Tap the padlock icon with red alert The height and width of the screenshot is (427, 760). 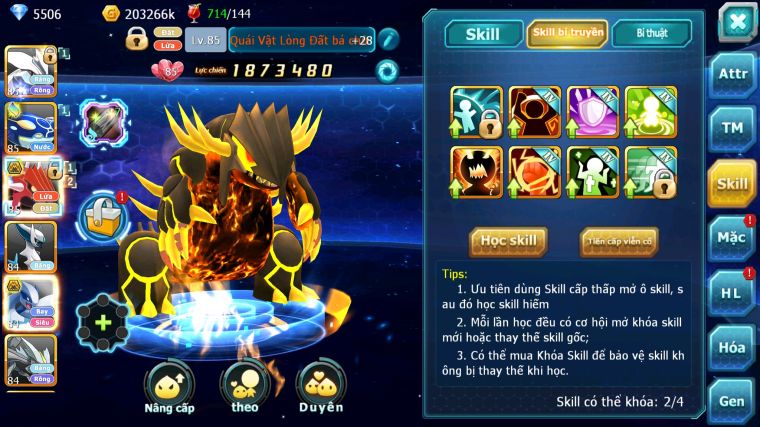coord(103,213)
